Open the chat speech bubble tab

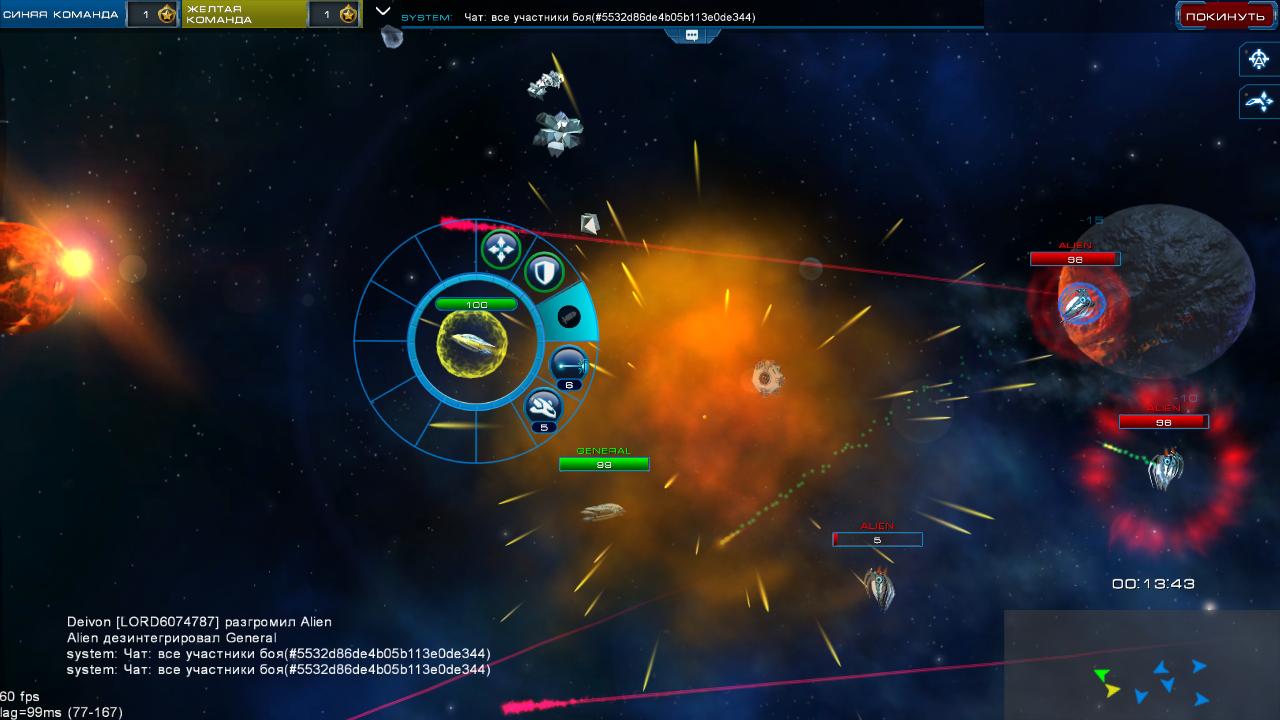[691, 35]
